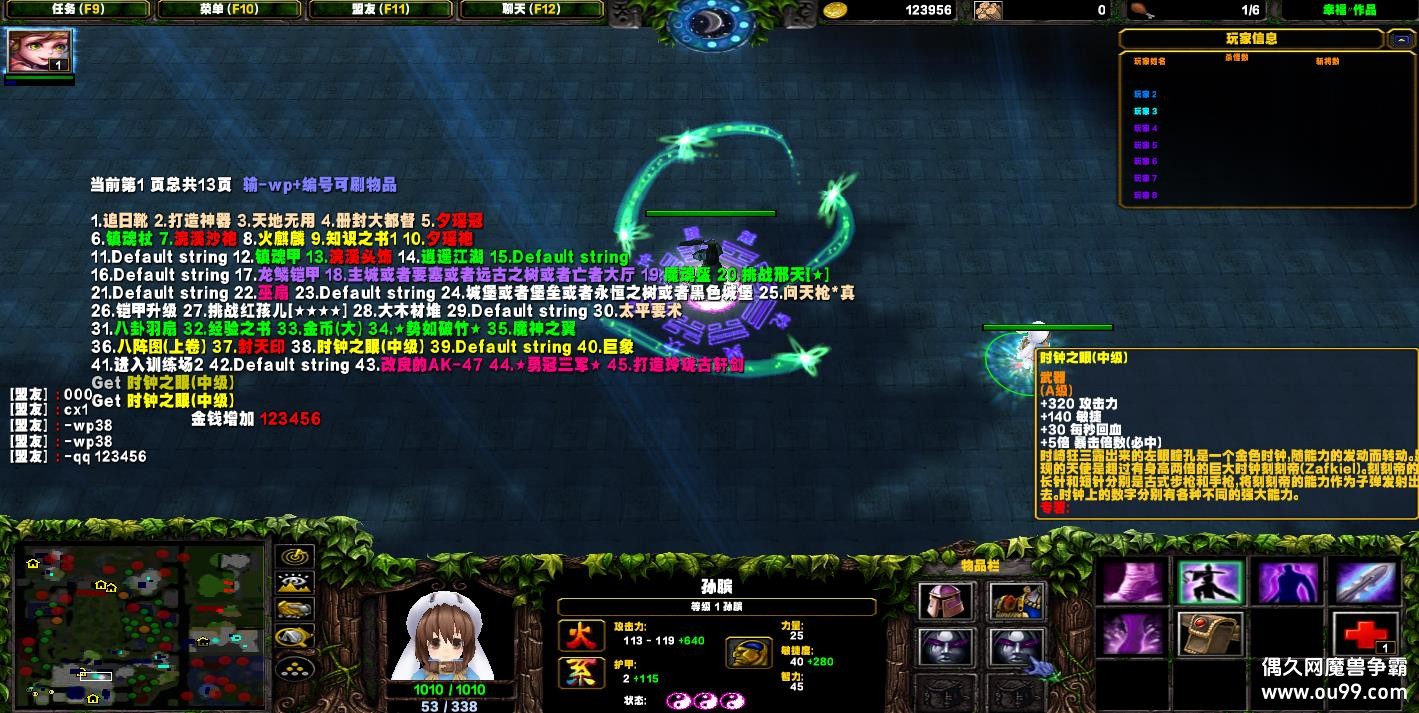This screenshot has width=1419, height=713.
Task: Toggle the minimap ally color mode button
Action: pyautogui.click(x=294, y=609)
